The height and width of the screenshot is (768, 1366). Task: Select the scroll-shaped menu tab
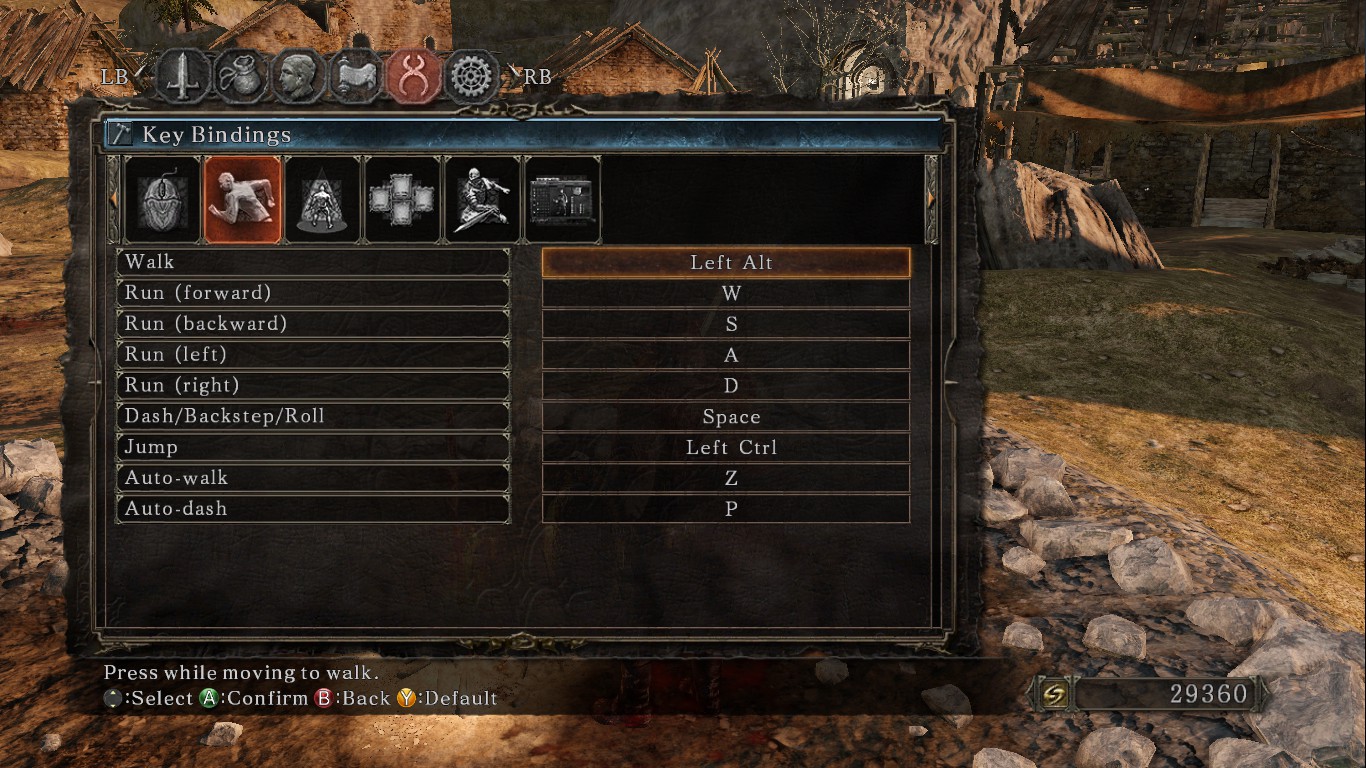pos(356,77)
